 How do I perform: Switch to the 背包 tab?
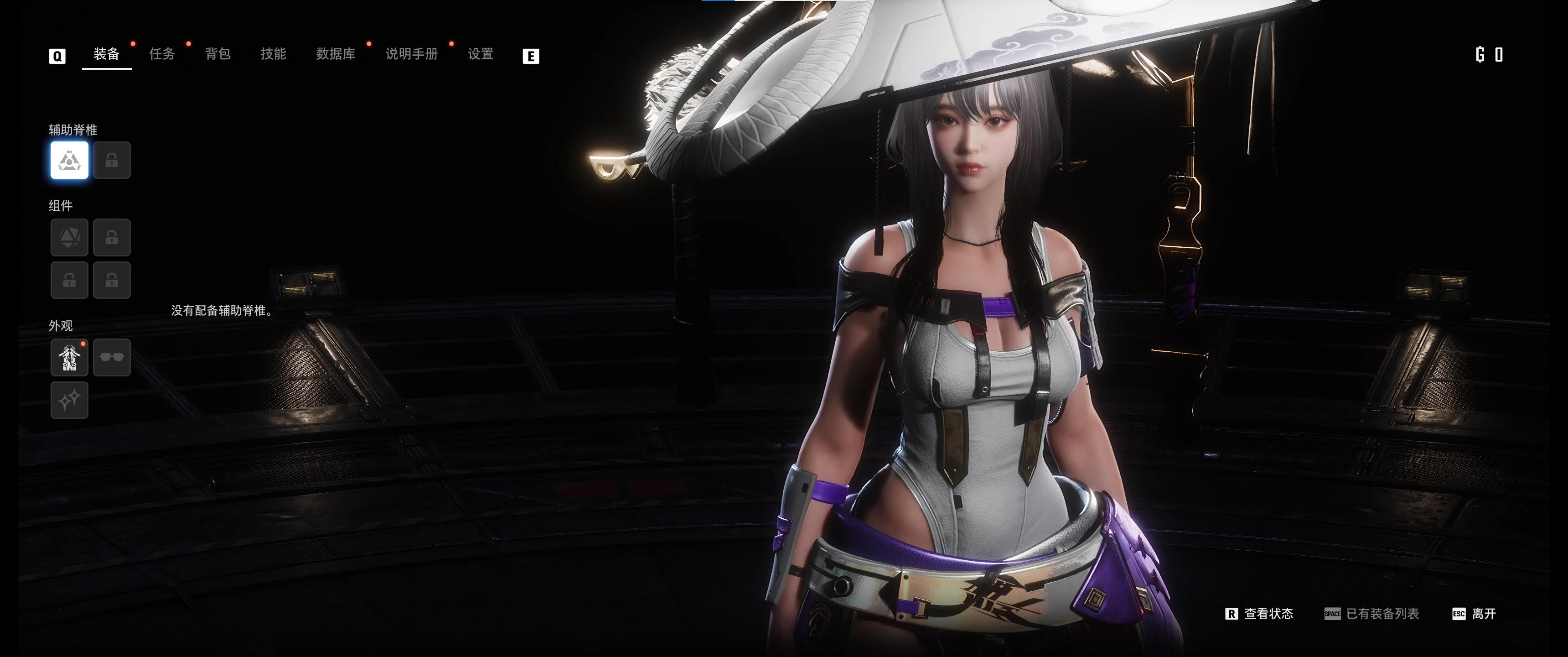pyautogui.click(x=217, y=54)
